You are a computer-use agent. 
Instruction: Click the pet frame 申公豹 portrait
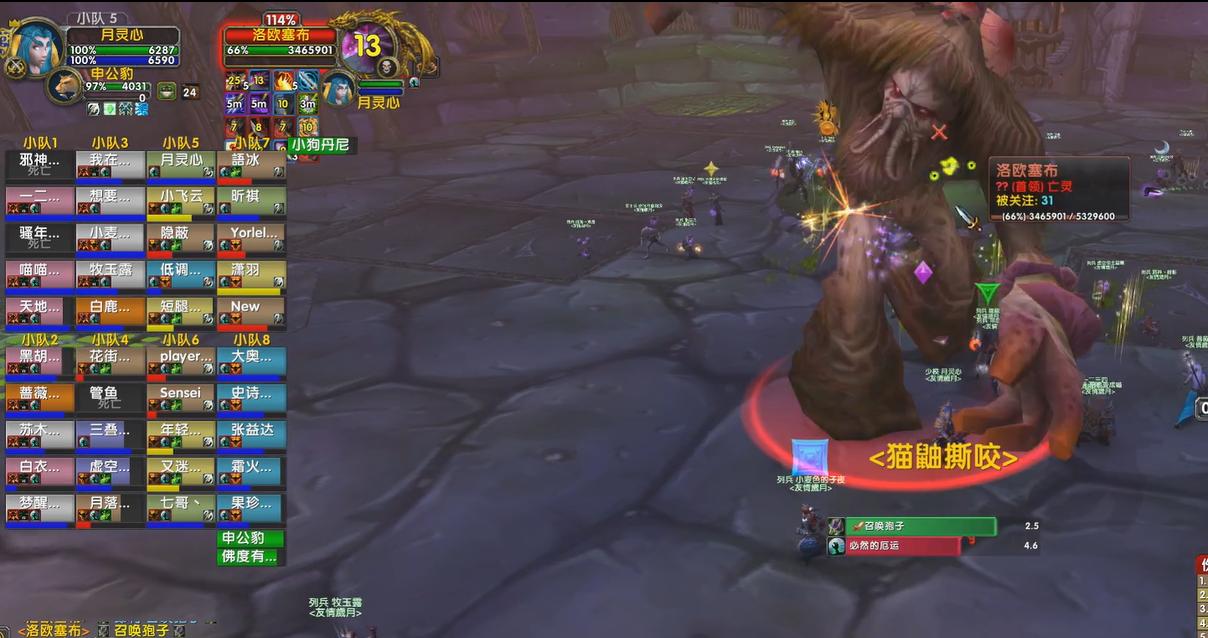click(x=64, y=85)
